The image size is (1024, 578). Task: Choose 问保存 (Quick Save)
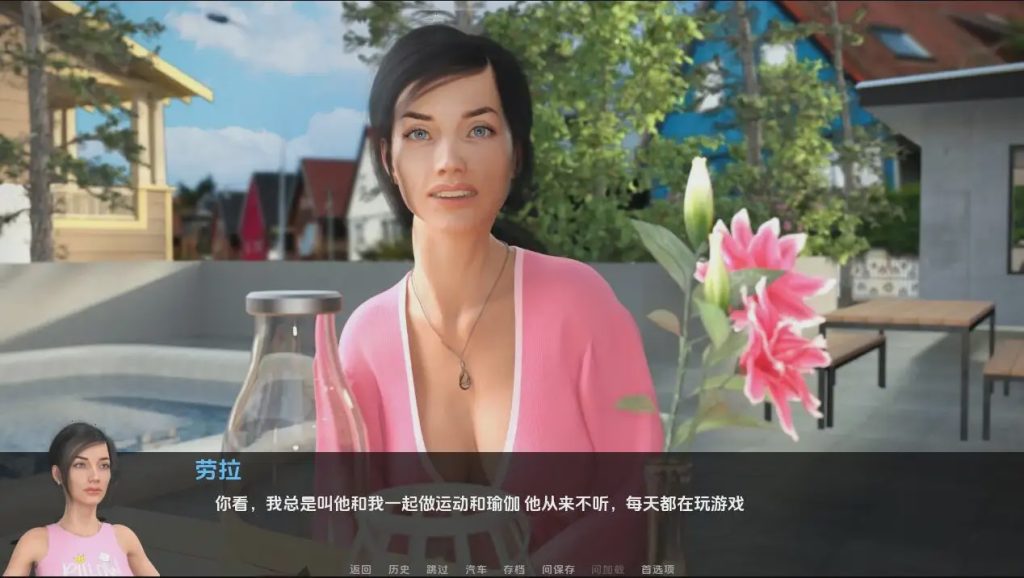pos(558,569)
